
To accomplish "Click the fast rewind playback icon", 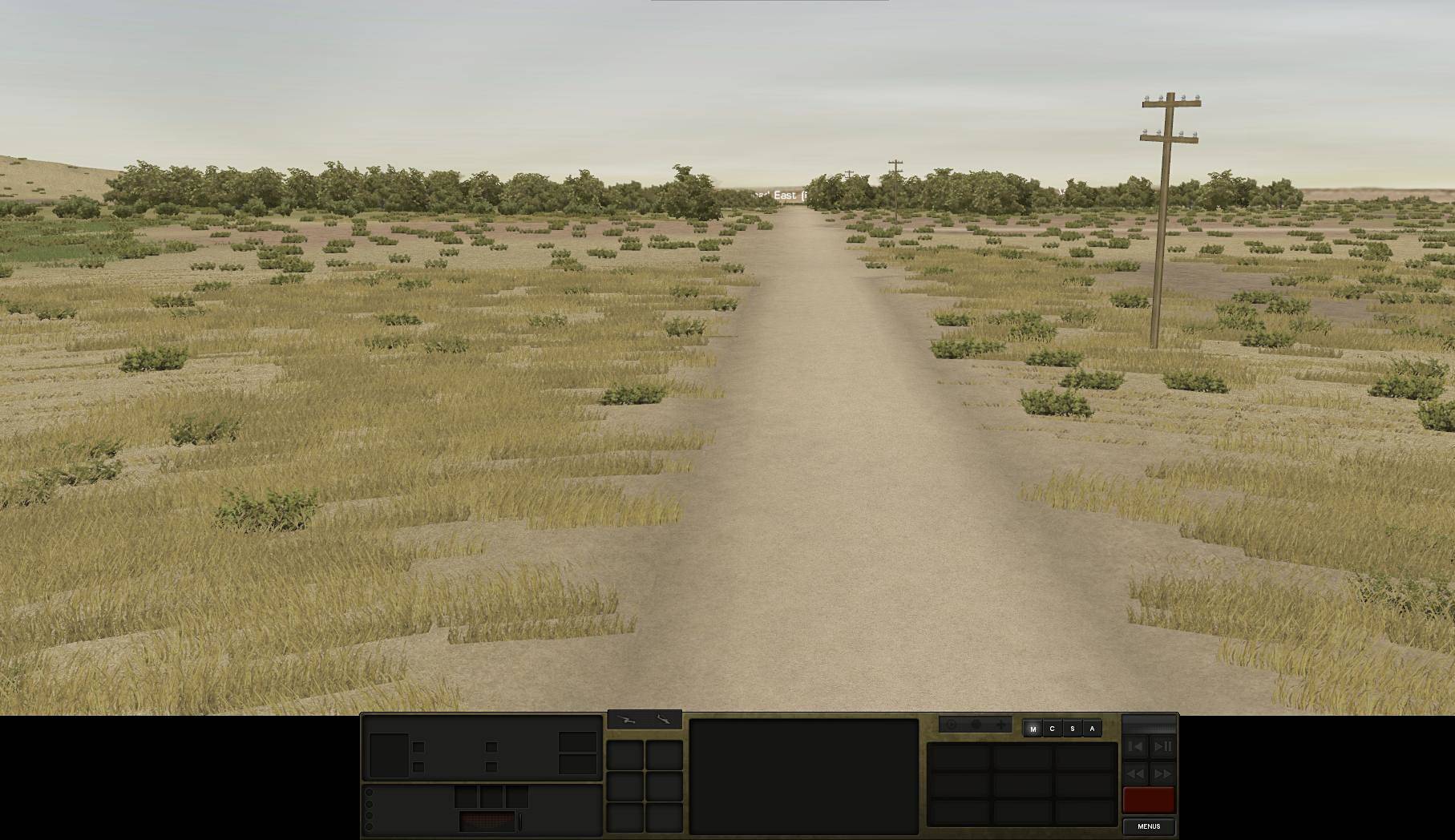I will point(1135,773).
